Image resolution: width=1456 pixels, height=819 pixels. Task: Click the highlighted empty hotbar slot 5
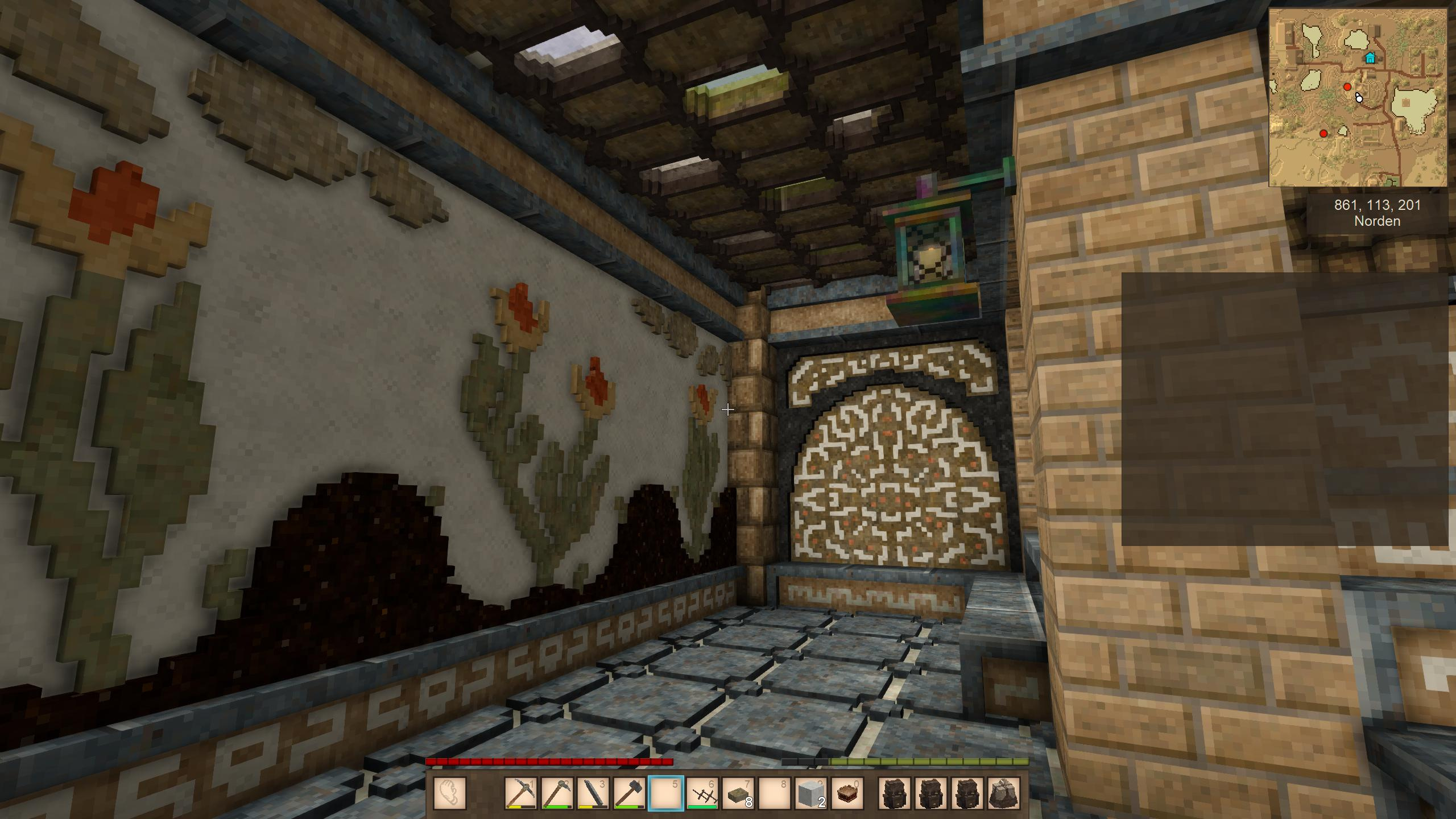point(666,793)
